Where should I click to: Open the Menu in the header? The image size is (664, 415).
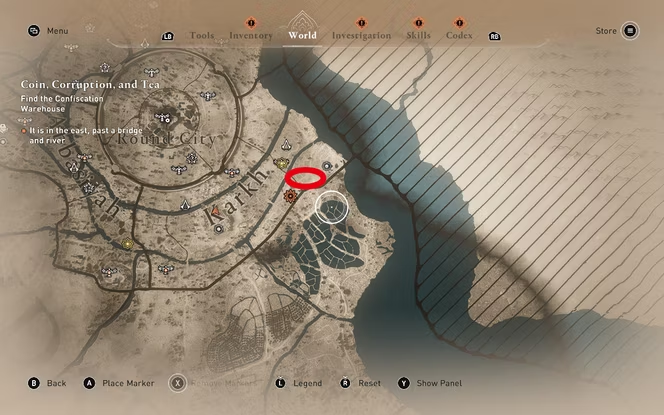[x=48, y=31]
